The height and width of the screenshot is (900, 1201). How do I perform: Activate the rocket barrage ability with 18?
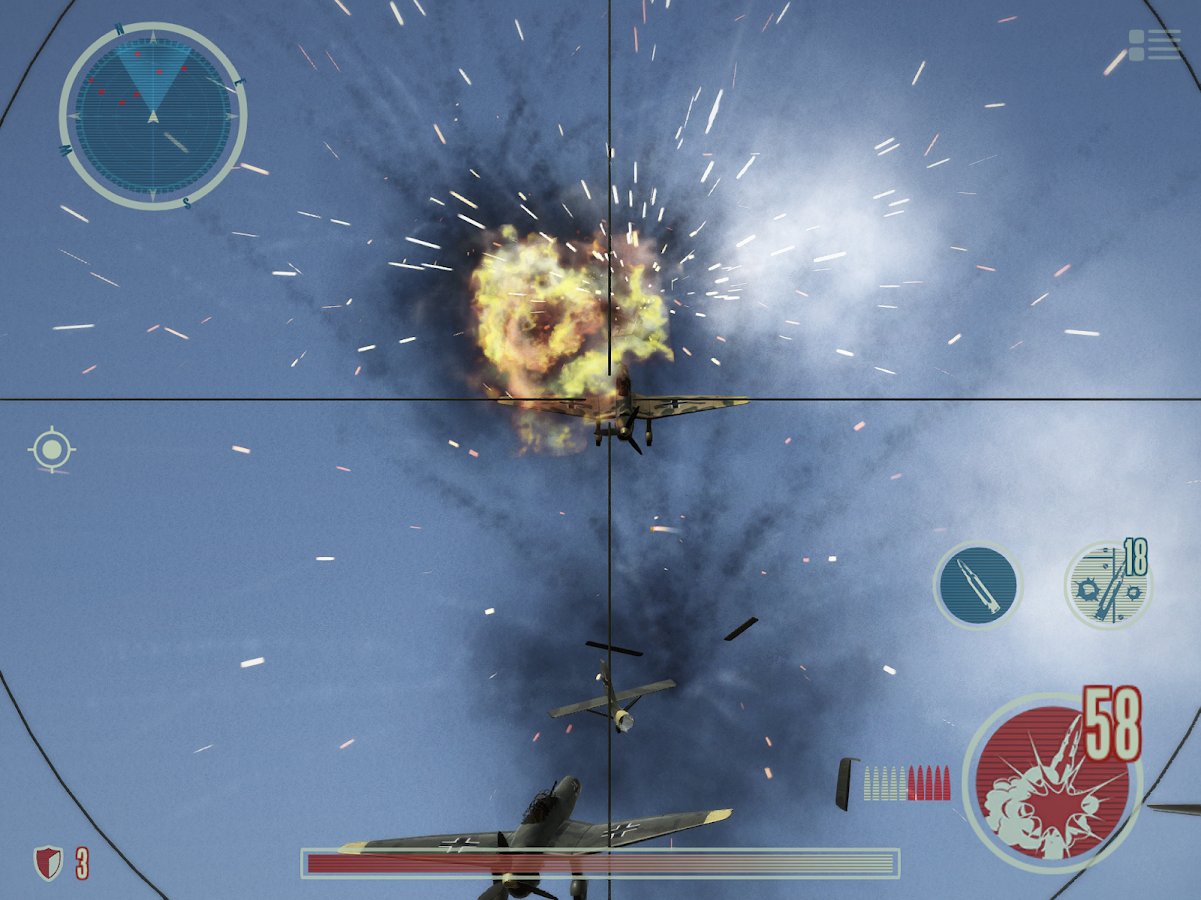click(1107, 586)
